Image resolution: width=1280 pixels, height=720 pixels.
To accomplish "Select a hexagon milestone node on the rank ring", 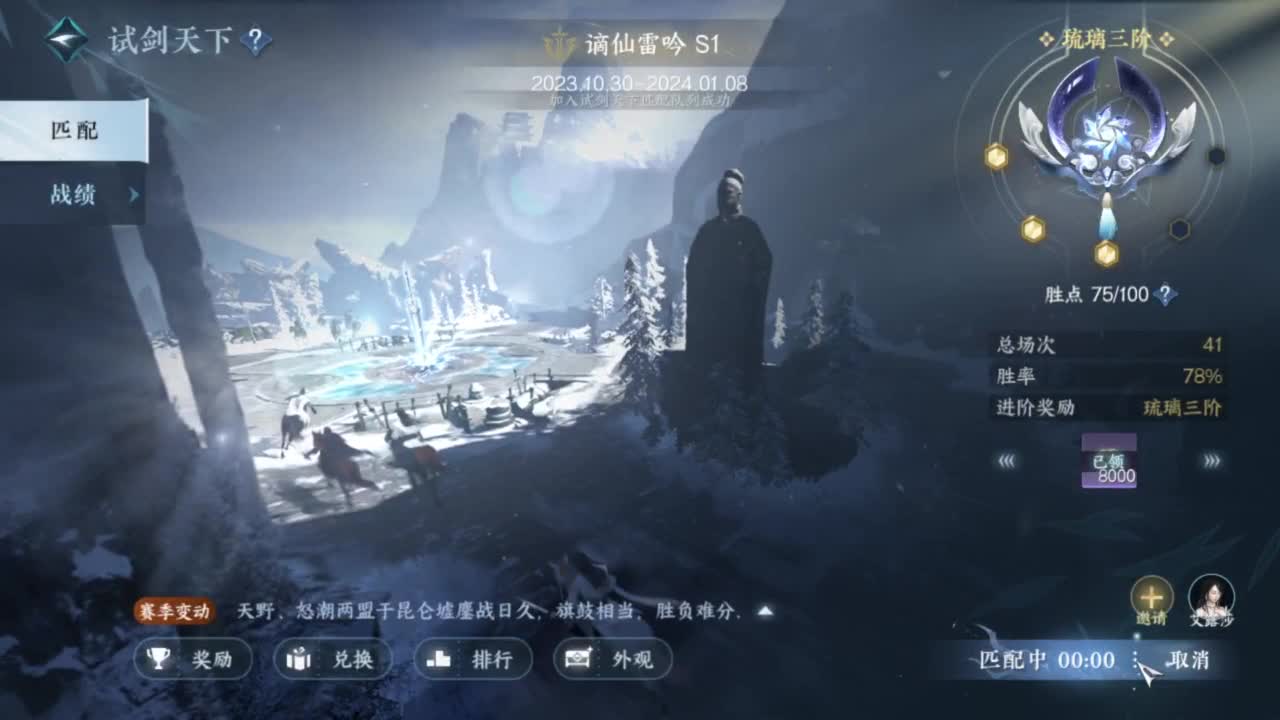I will coord(994,156).
